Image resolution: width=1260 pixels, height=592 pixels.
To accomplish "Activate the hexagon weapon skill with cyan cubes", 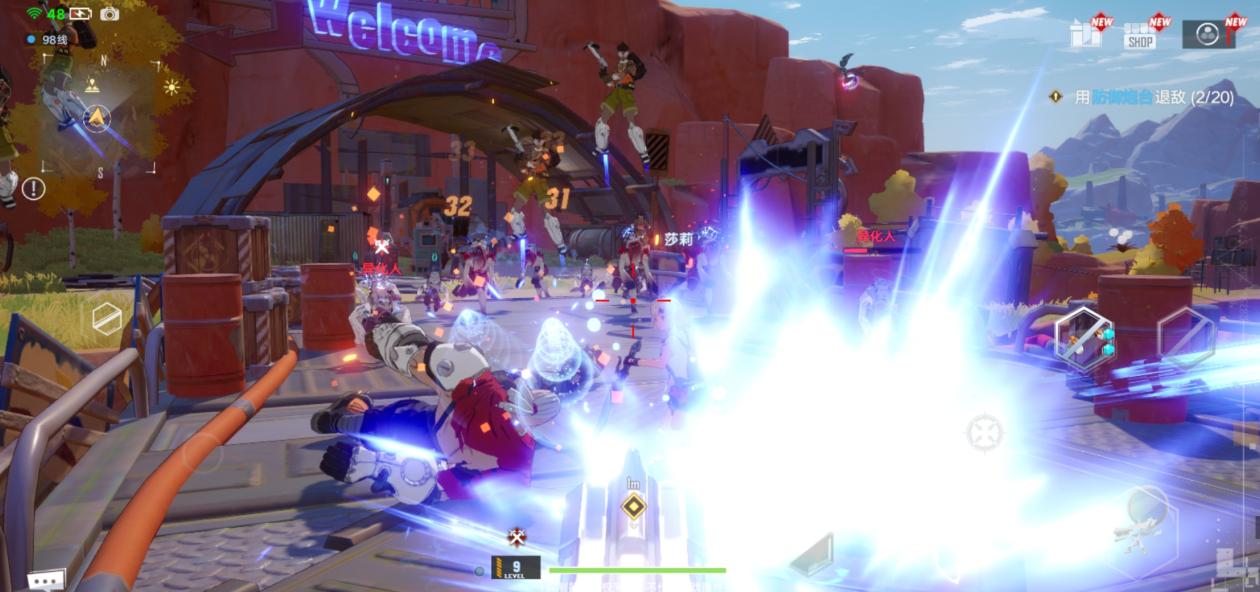I will (x=1084, y=339).
